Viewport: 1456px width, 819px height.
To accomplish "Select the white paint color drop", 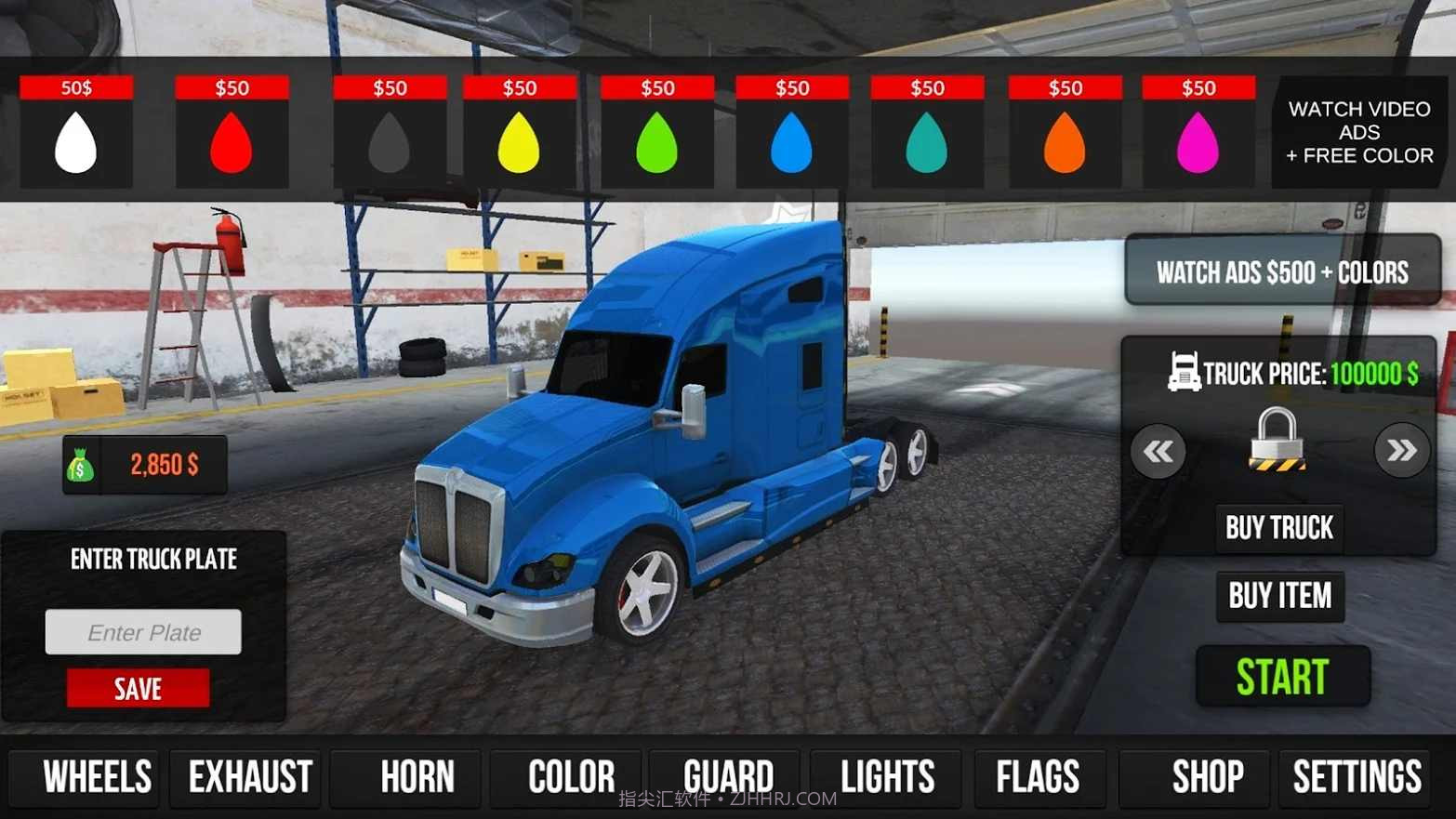I will click(76, 142).
